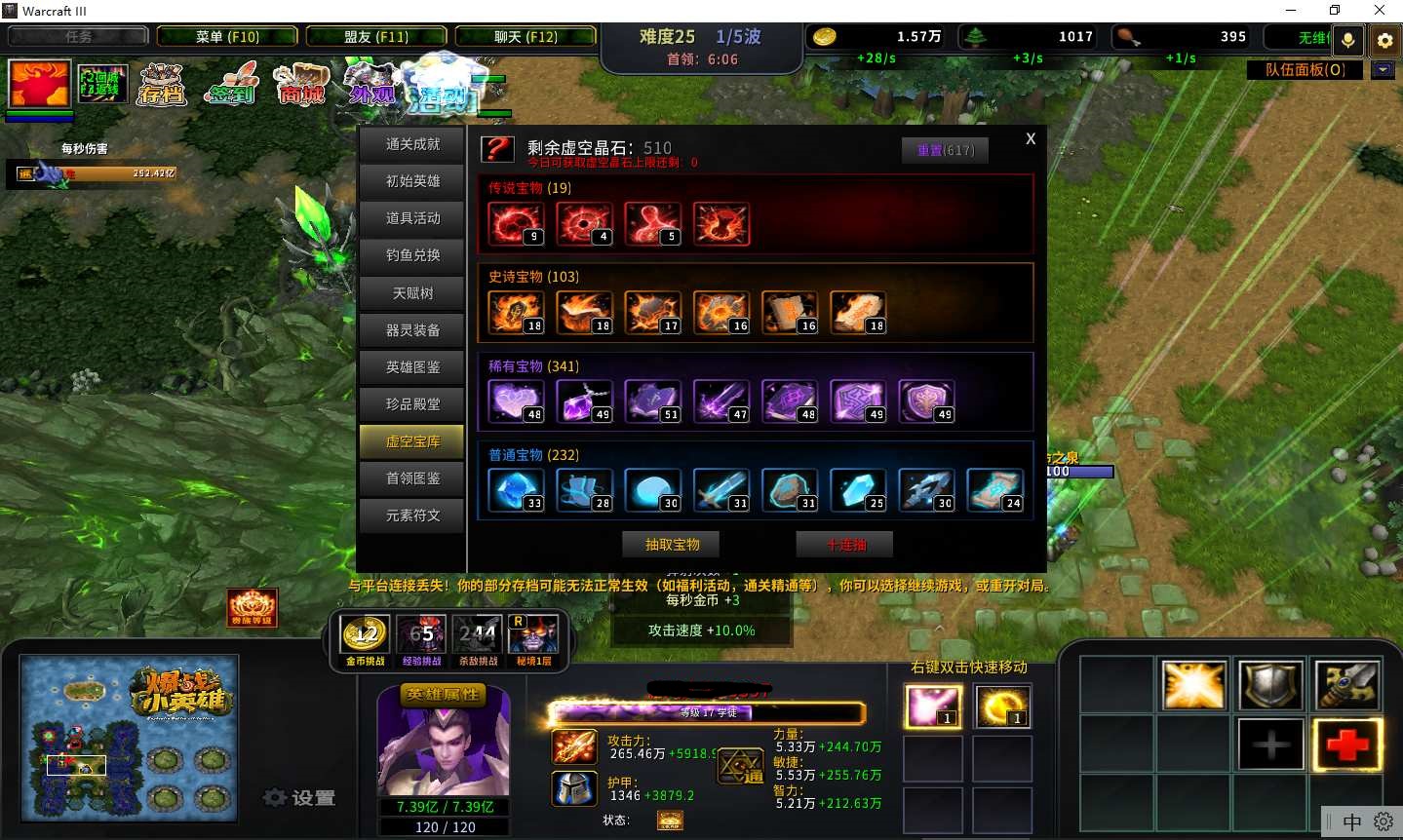Click the red question mark help icon
Screen dimensions: 1403x840
[x=497, y=149]
